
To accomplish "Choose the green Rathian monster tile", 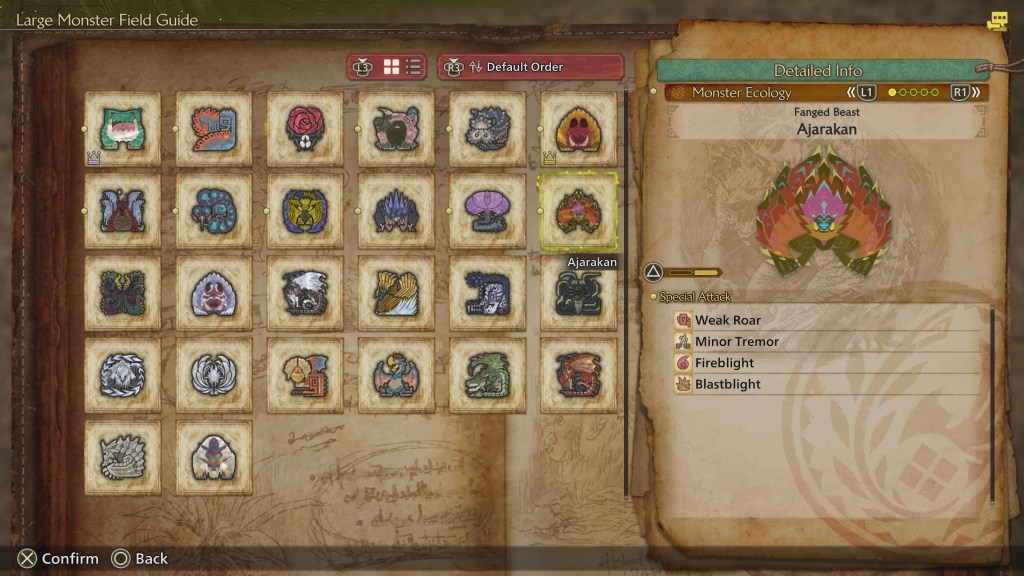I will point(487,375).
